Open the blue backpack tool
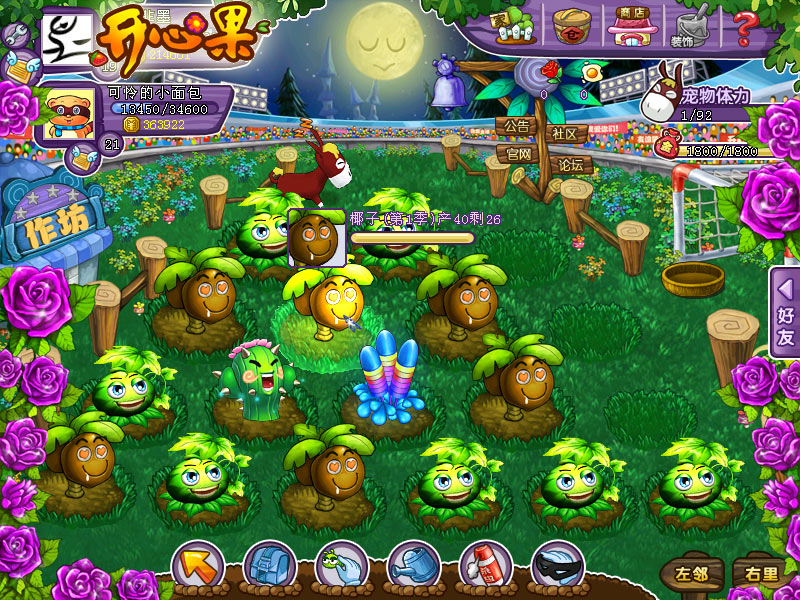Image resolution: width=800 pixels, height=600 pixels. pos(268,567)
